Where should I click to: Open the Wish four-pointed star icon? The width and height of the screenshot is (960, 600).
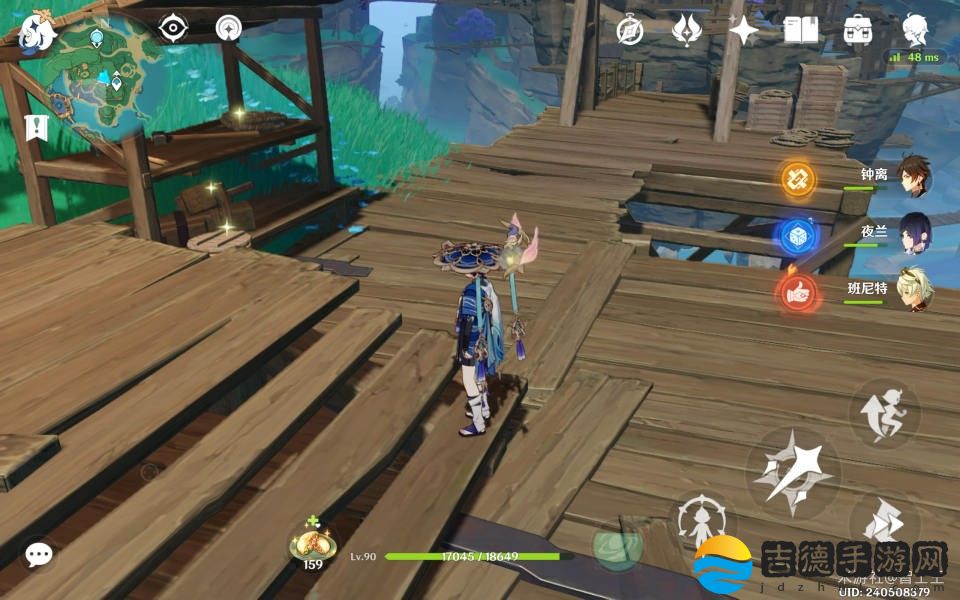click(x=743, y=31)
